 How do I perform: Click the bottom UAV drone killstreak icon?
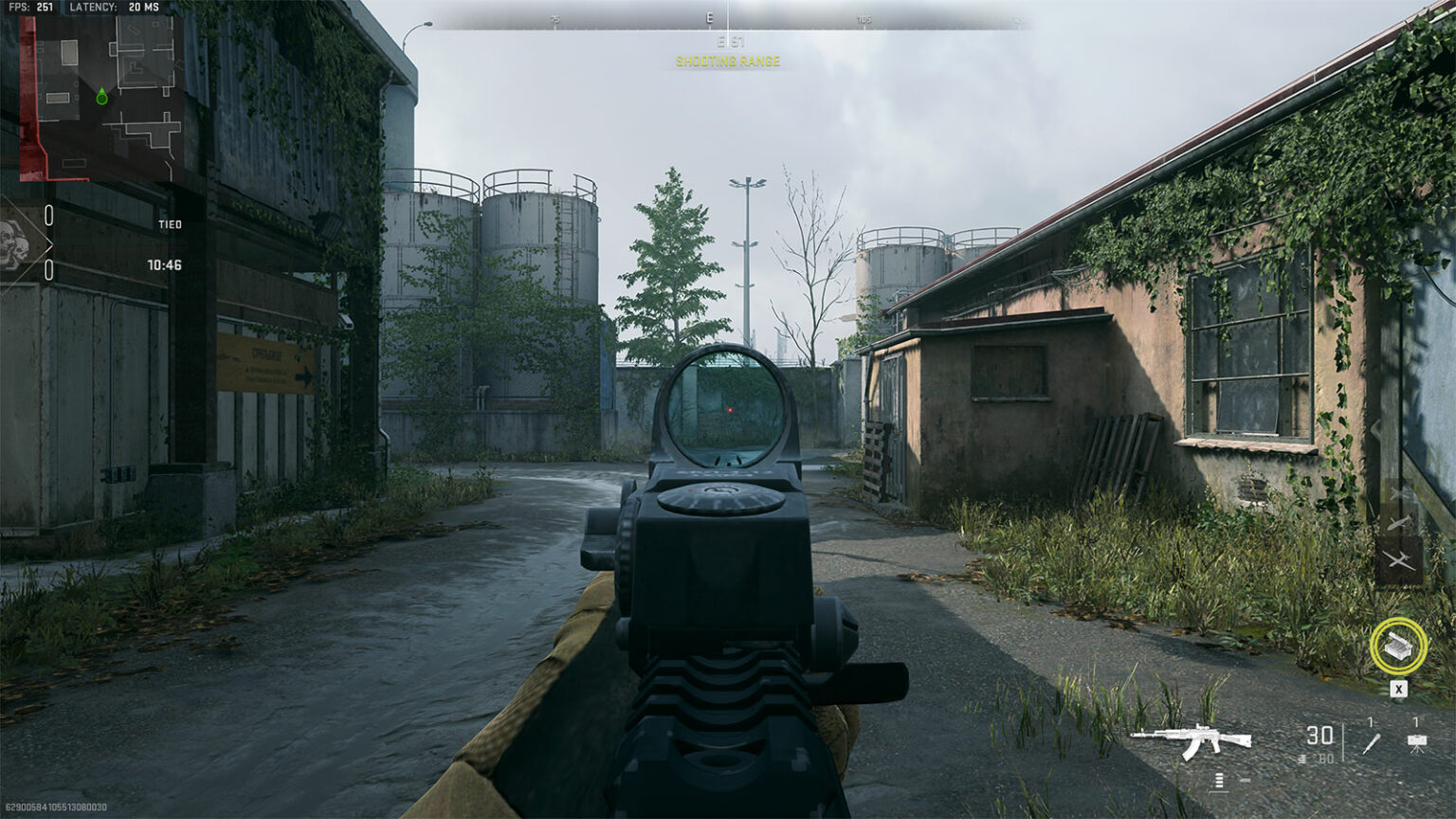pos(1401,558)
